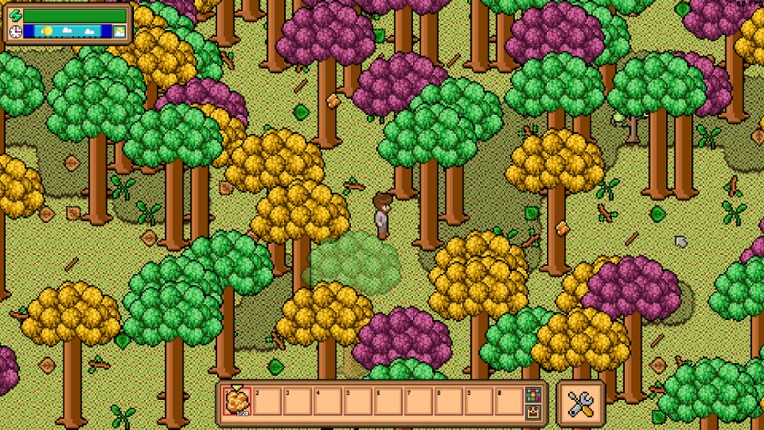
Task: Open the wrench and screwdriver tools menu
Action: (x=581, y=402)
